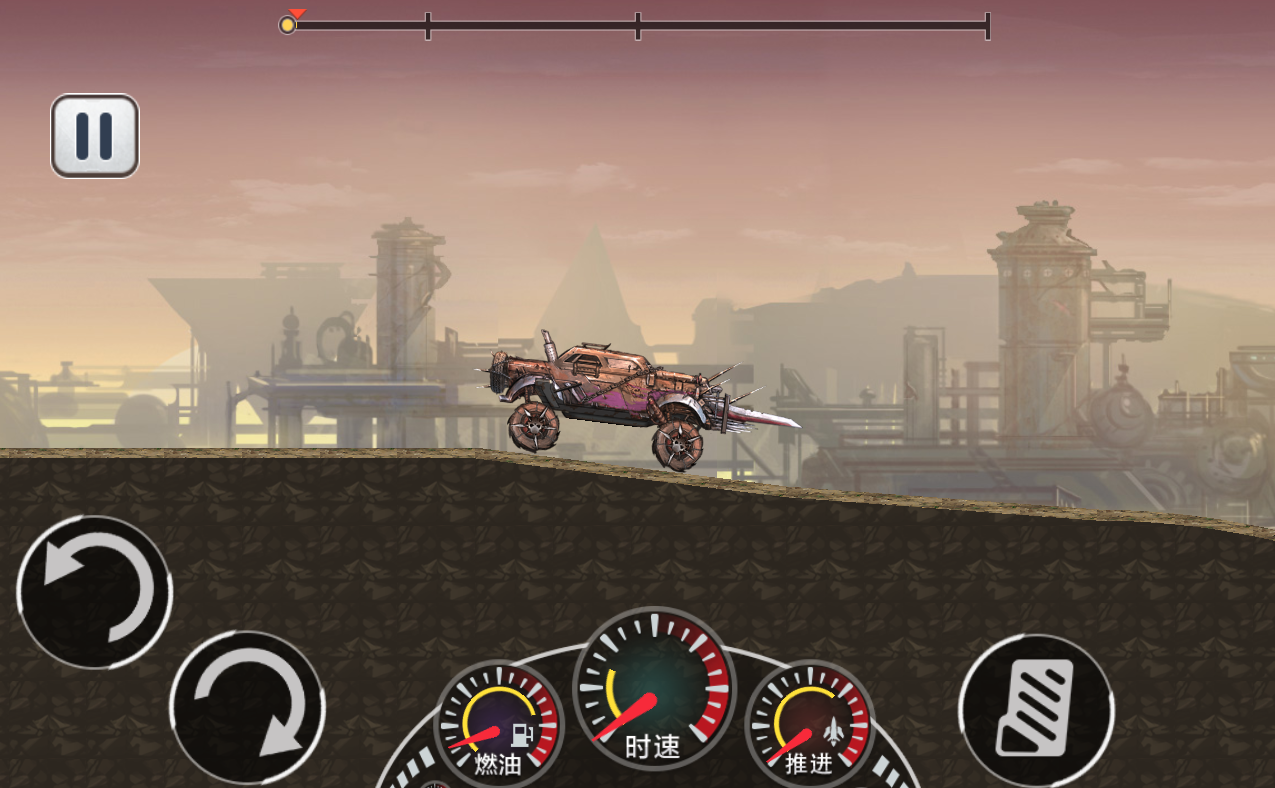Step on the gas pedal
The width and height of the screenshot is (1275, 788).
pos(1035,709)
